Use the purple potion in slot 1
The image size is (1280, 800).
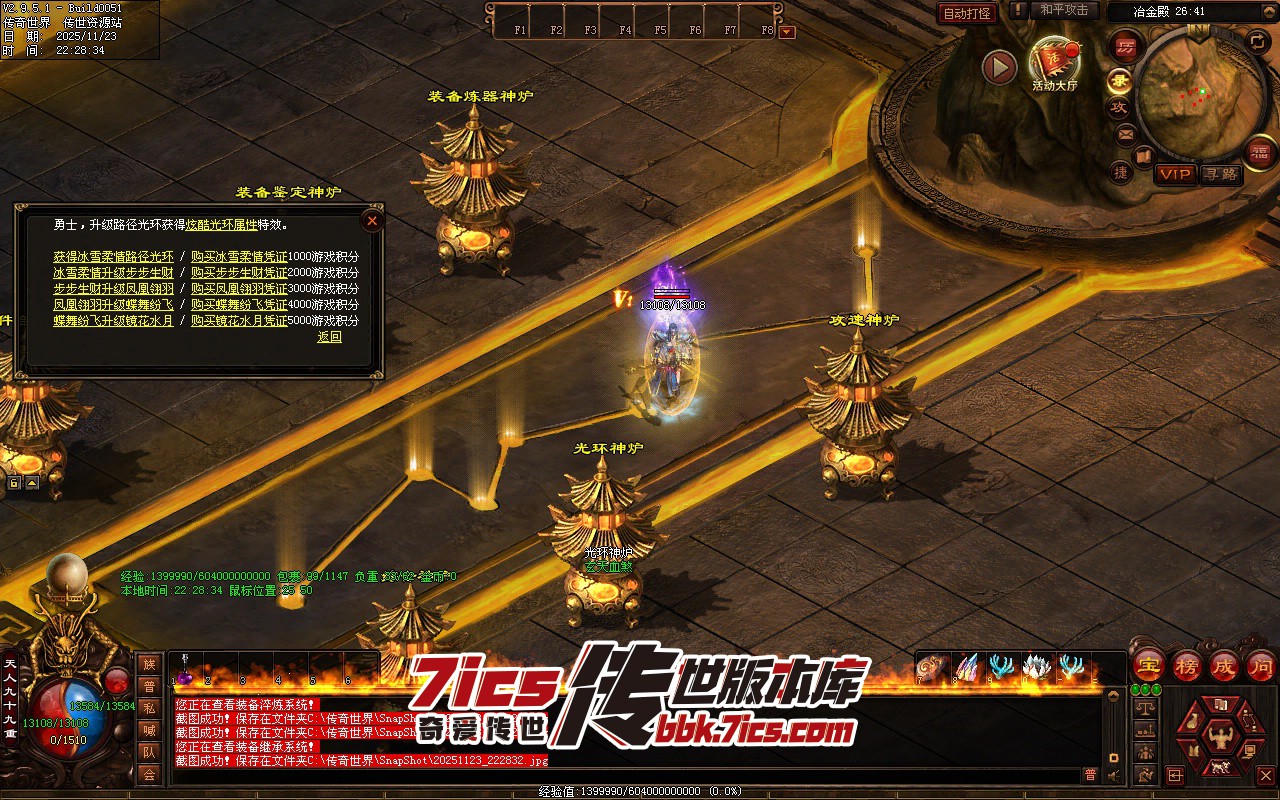click(185, 677)
